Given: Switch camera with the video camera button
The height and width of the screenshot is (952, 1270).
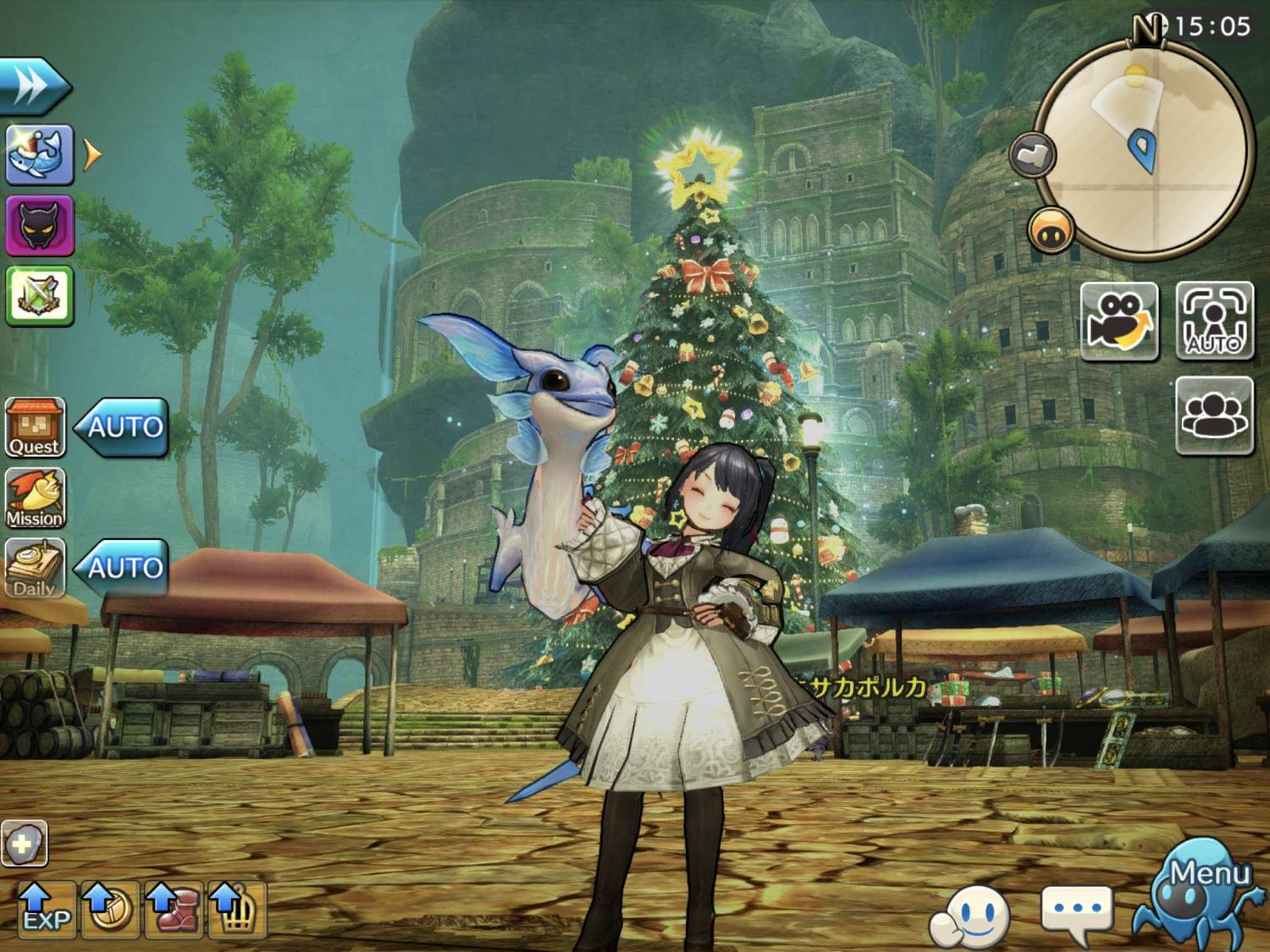Looking at the screenshot, I should click(x=1119, y=321).
